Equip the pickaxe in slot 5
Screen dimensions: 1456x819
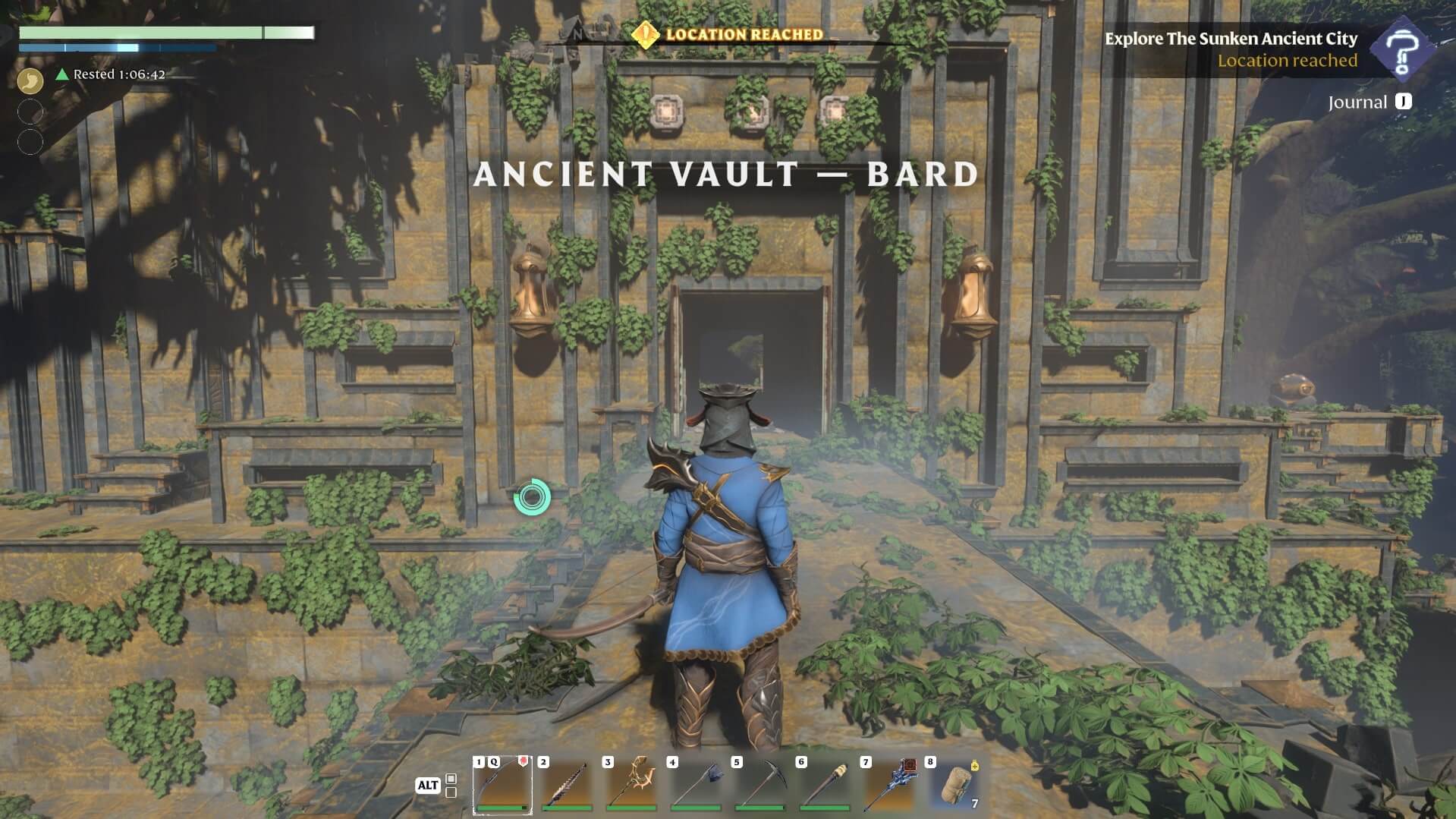point(760,785)
